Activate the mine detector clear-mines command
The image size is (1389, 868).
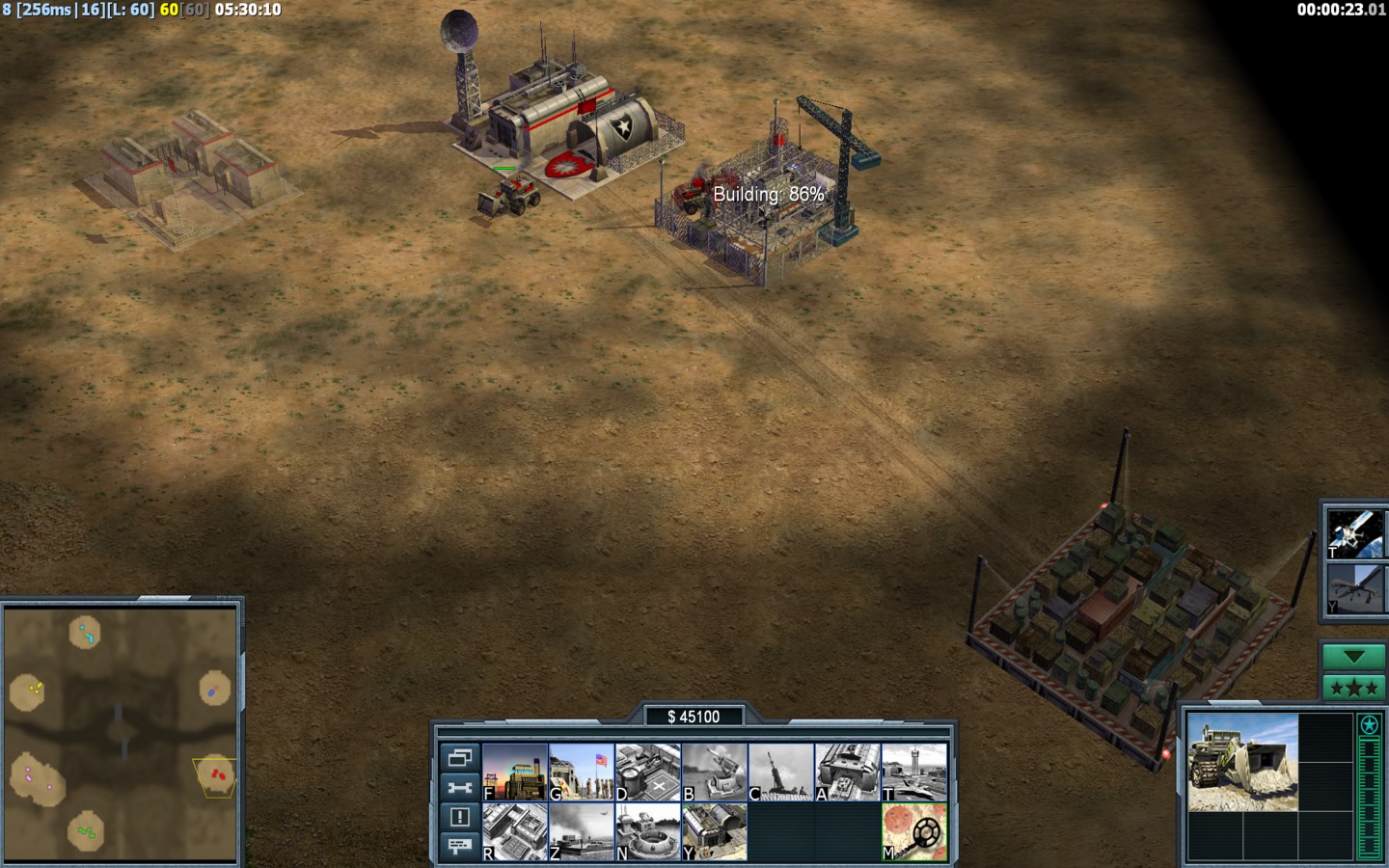(914, 831)
